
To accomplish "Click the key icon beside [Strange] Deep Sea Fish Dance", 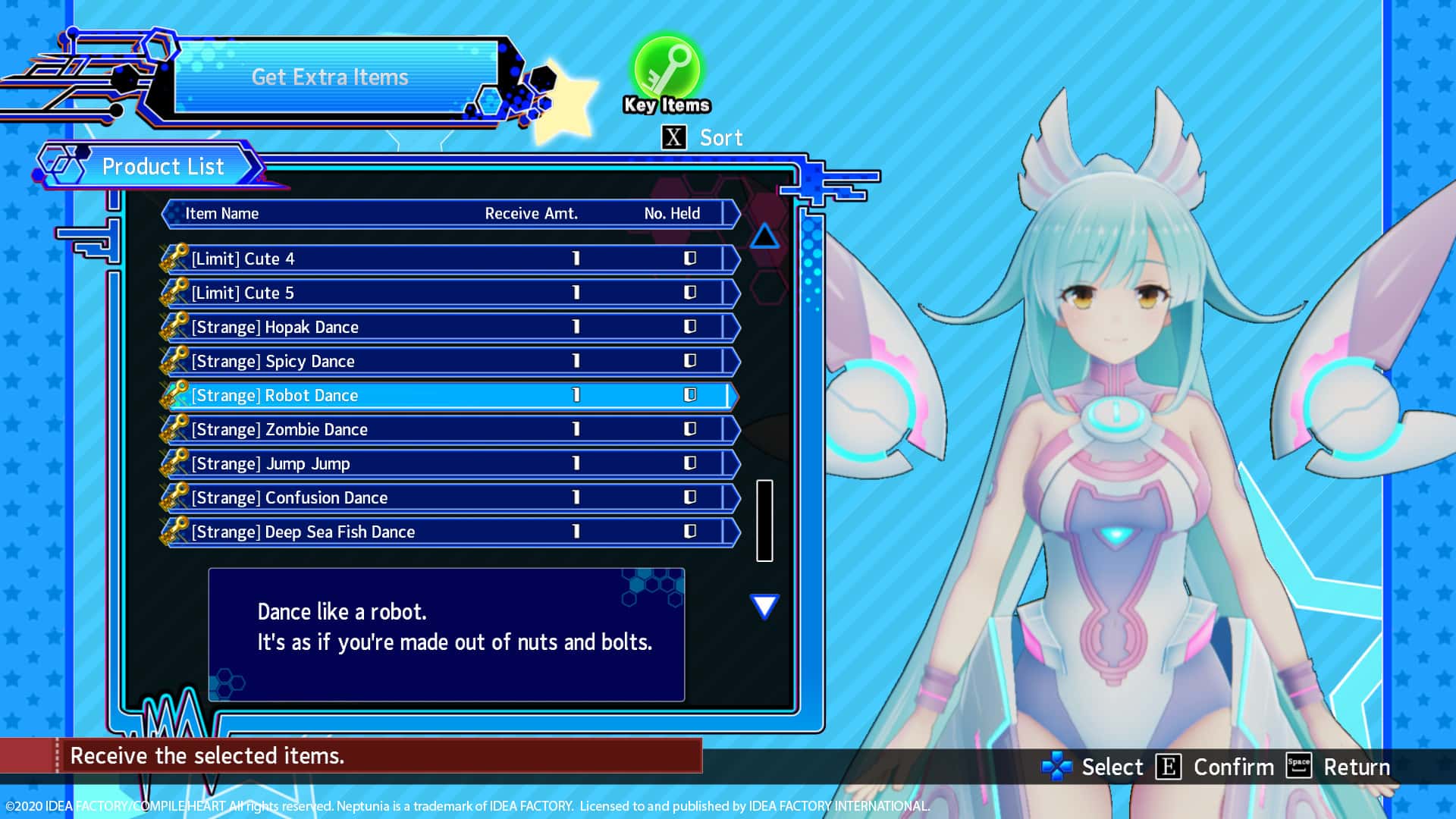I will [176, 531].
